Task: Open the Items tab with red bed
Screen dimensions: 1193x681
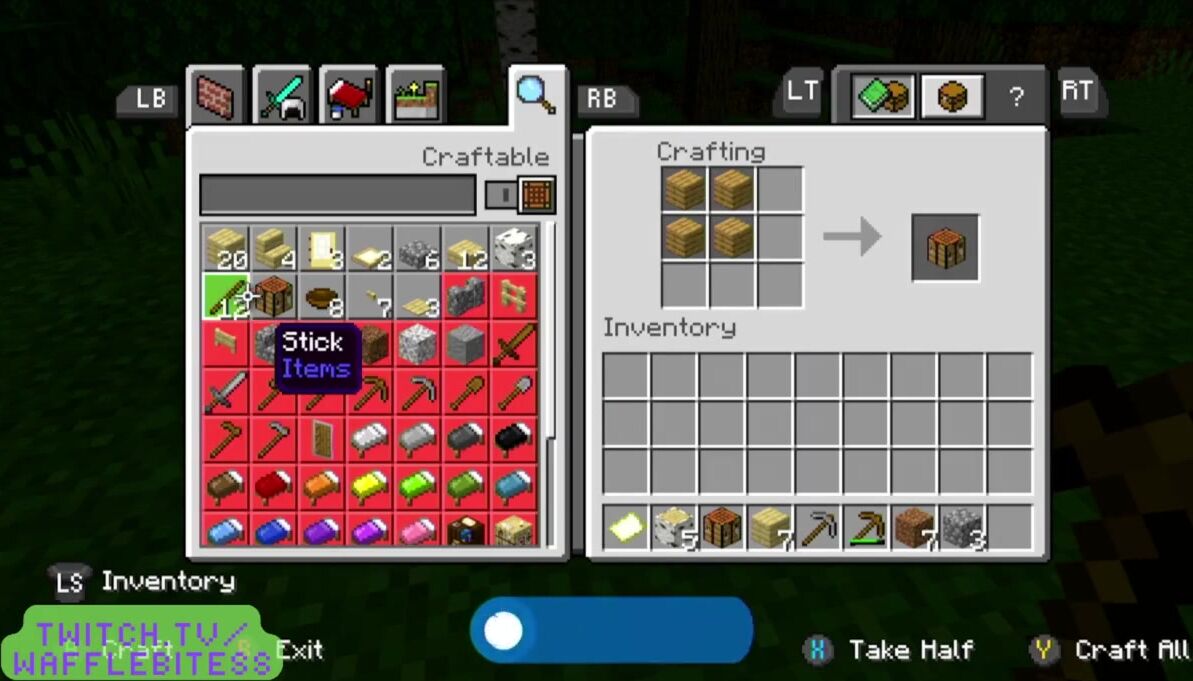Action: point(348,98)
